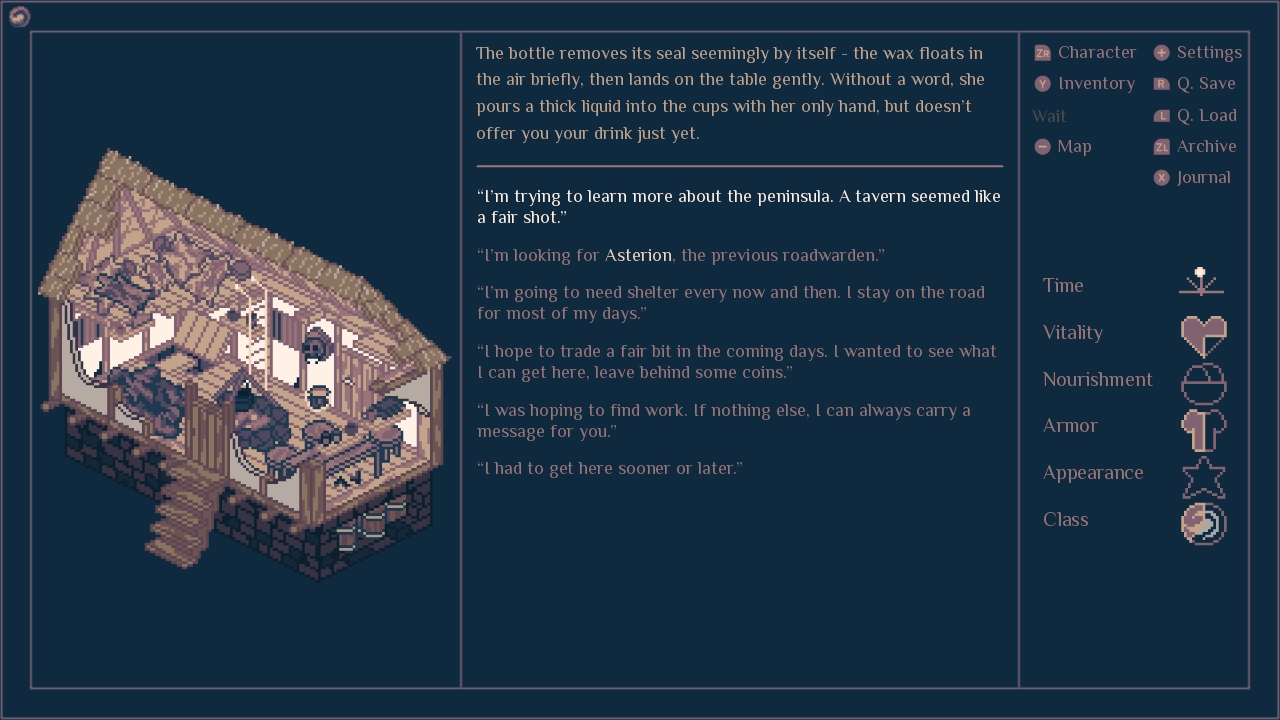
Task: Click the small circular icon in top-left corner
Action: 19,16
